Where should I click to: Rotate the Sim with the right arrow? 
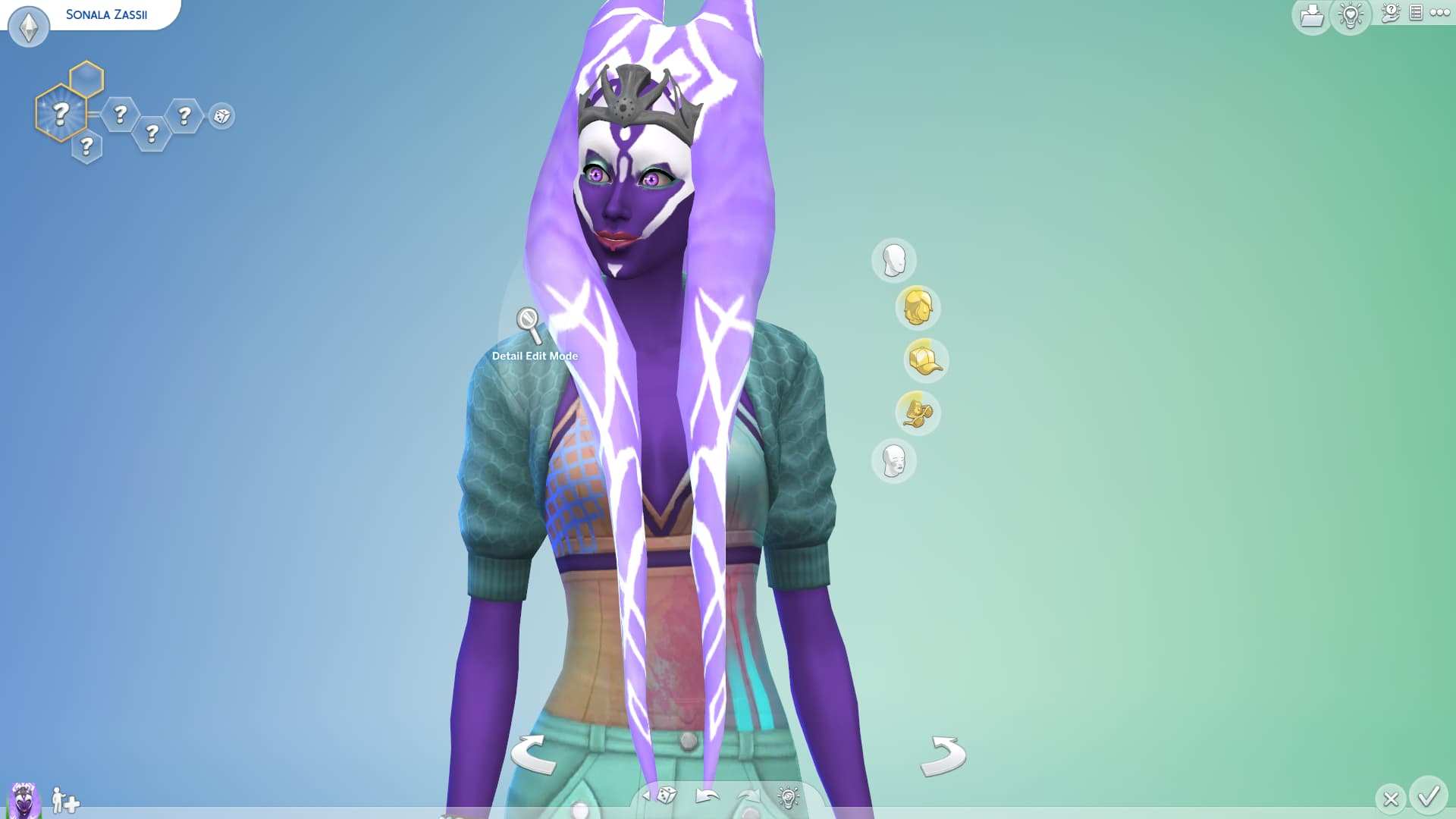943,755
